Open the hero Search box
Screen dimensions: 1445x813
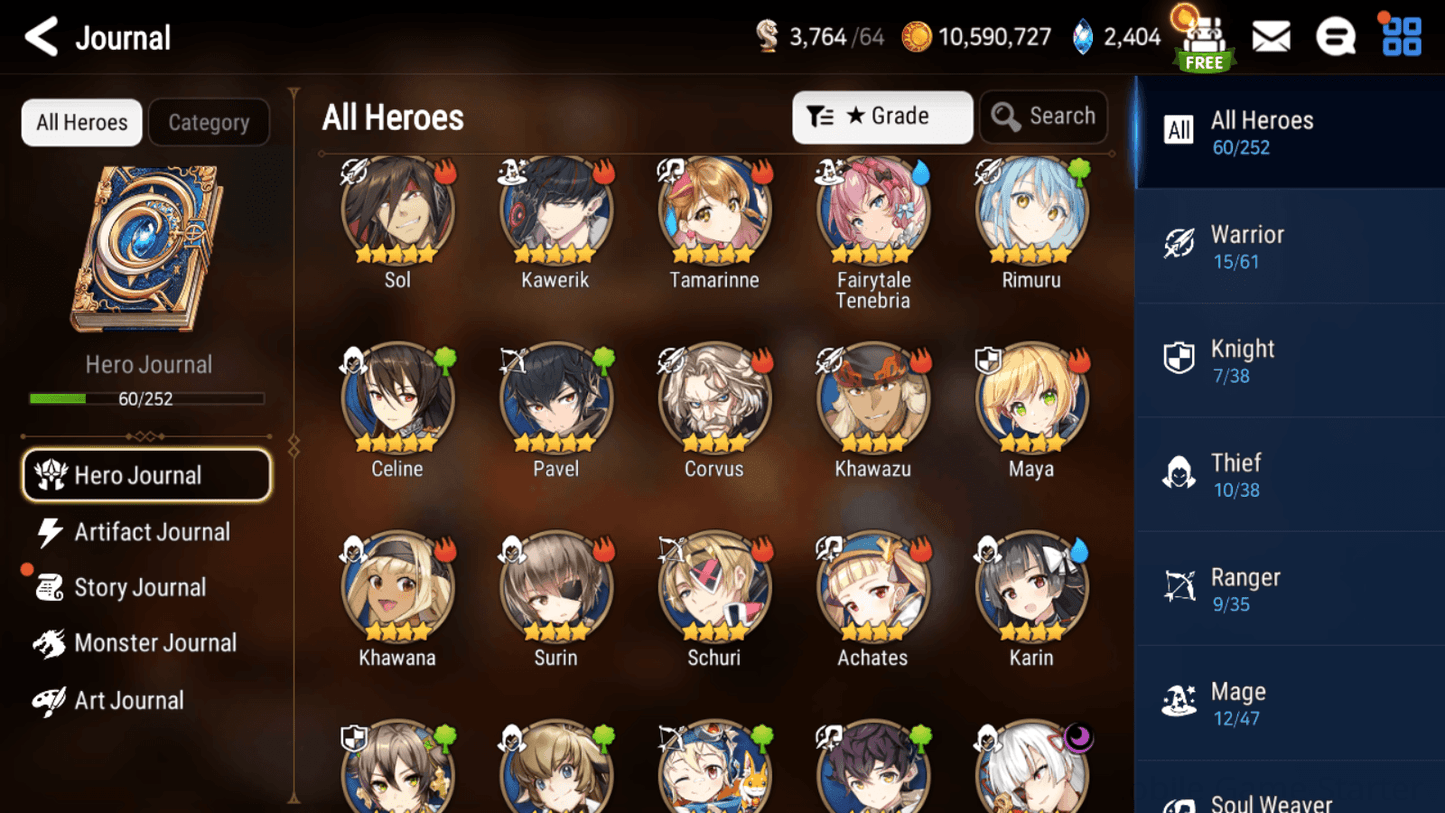click(x=1043, y=116)
